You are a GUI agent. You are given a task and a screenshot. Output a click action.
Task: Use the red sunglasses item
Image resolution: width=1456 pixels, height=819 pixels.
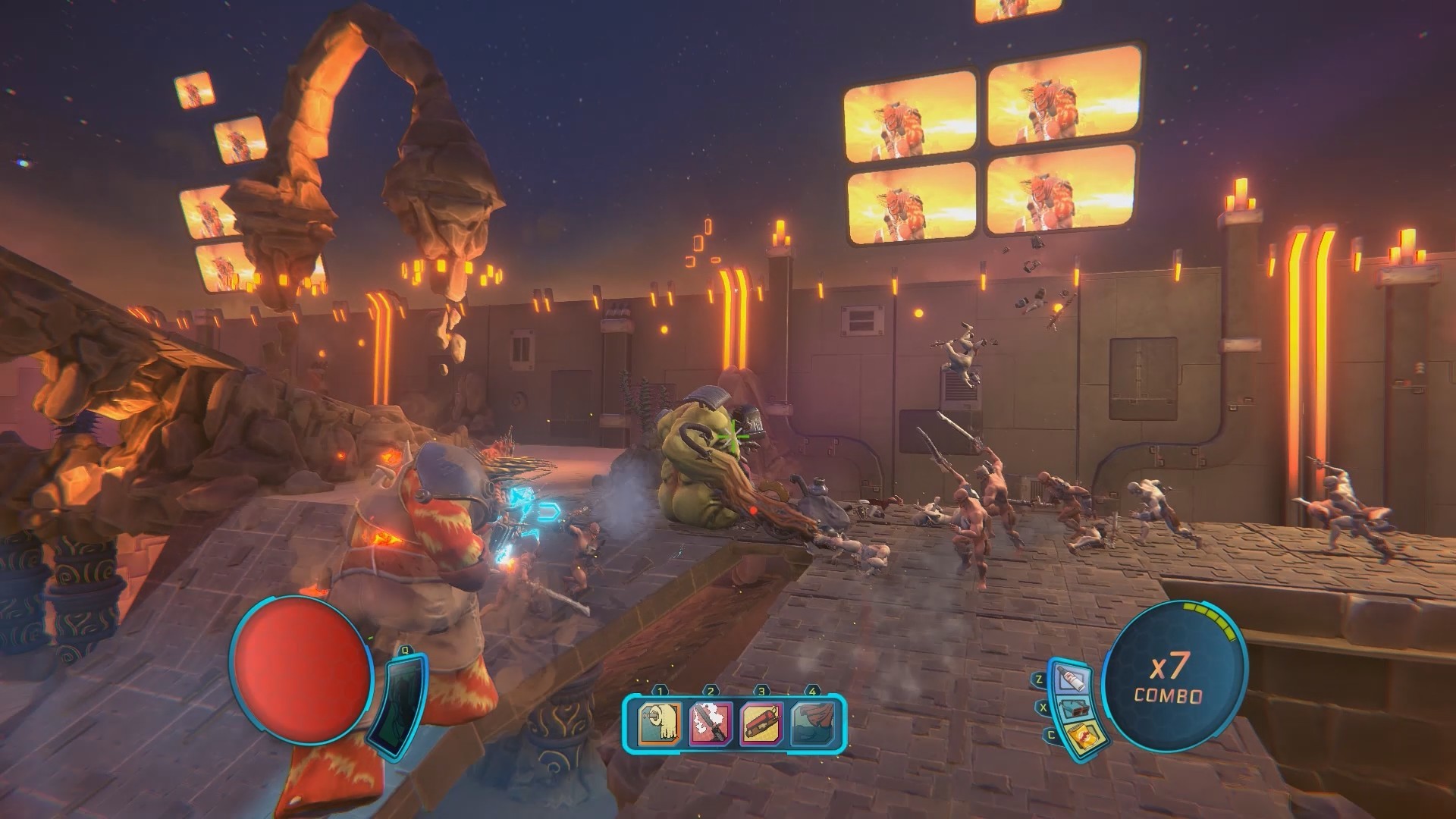click(1075, 708)
